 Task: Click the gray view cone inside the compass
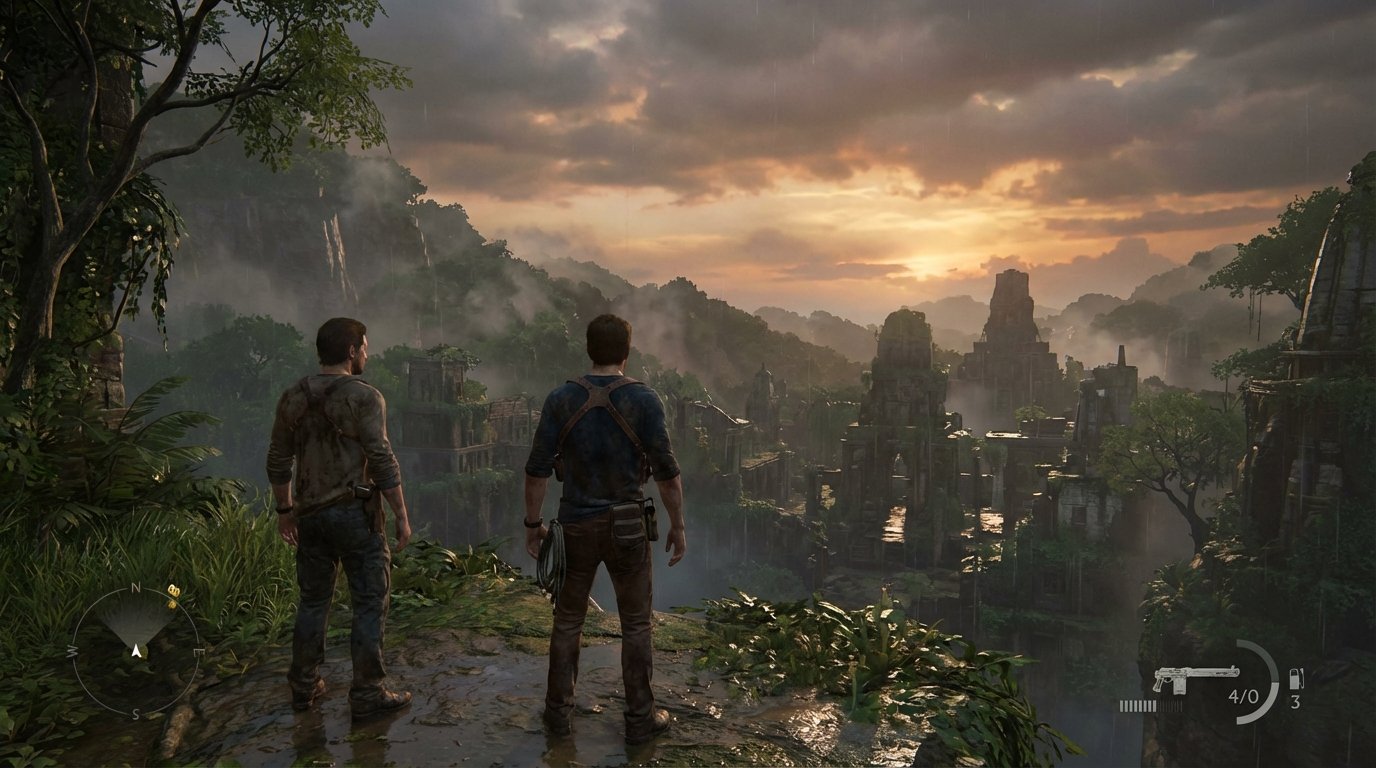click(137, 622)
